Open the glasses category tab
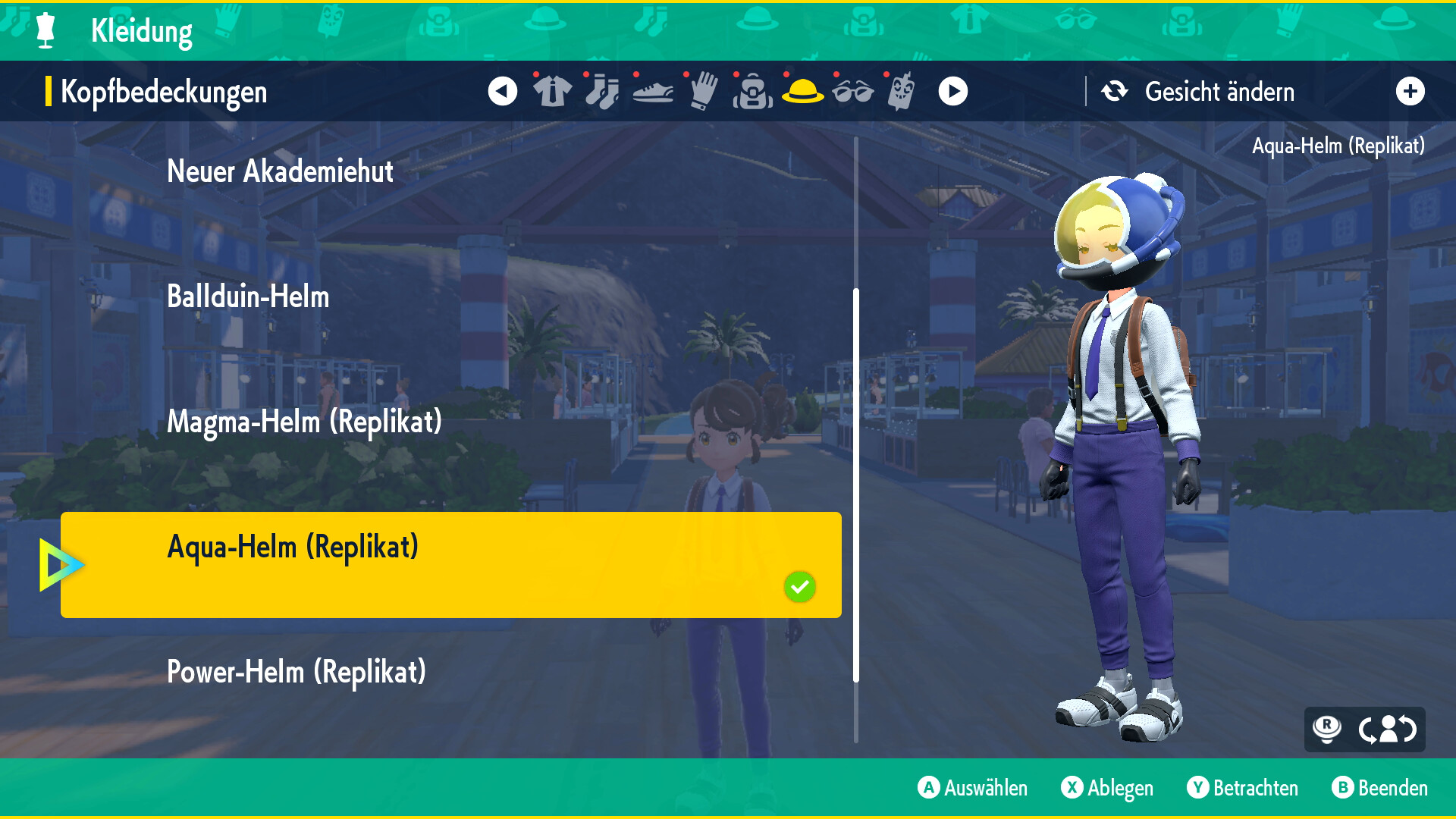The width and height of the screenshot is (1456, 819). click(x=852, y=92)
